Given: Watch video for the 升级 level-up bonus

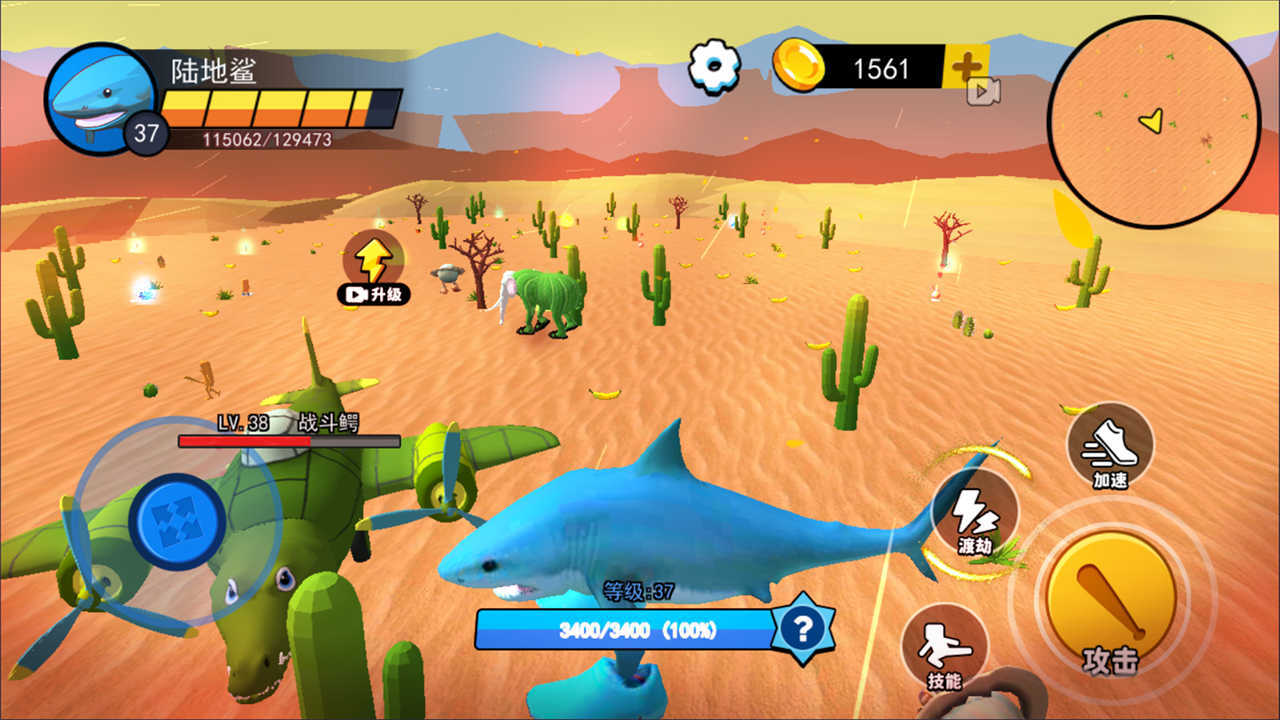Looking at the screenshot, I should (374, 269).
